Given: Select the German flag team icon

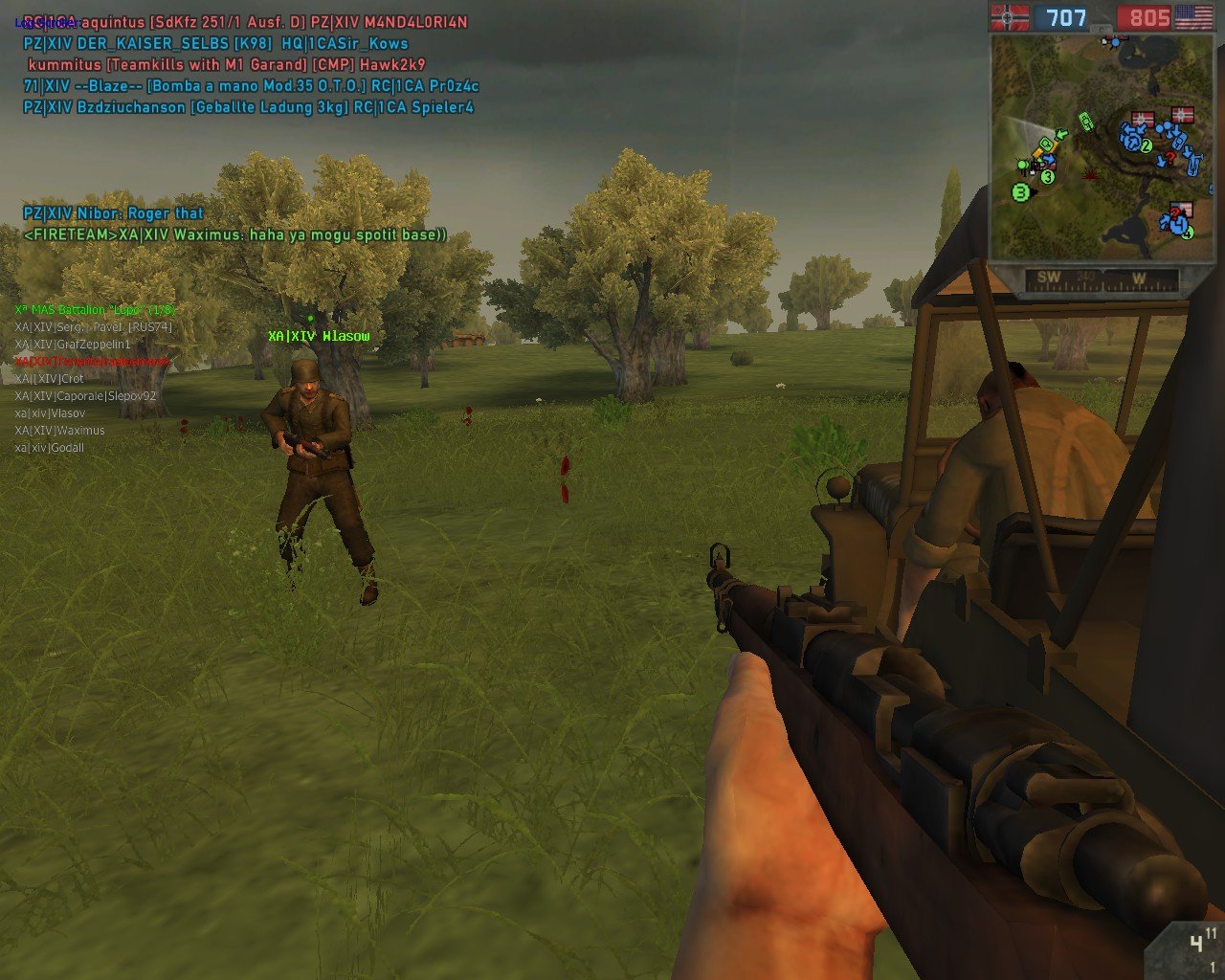Looking at the screenshot, I should (x=1010, y=16).
